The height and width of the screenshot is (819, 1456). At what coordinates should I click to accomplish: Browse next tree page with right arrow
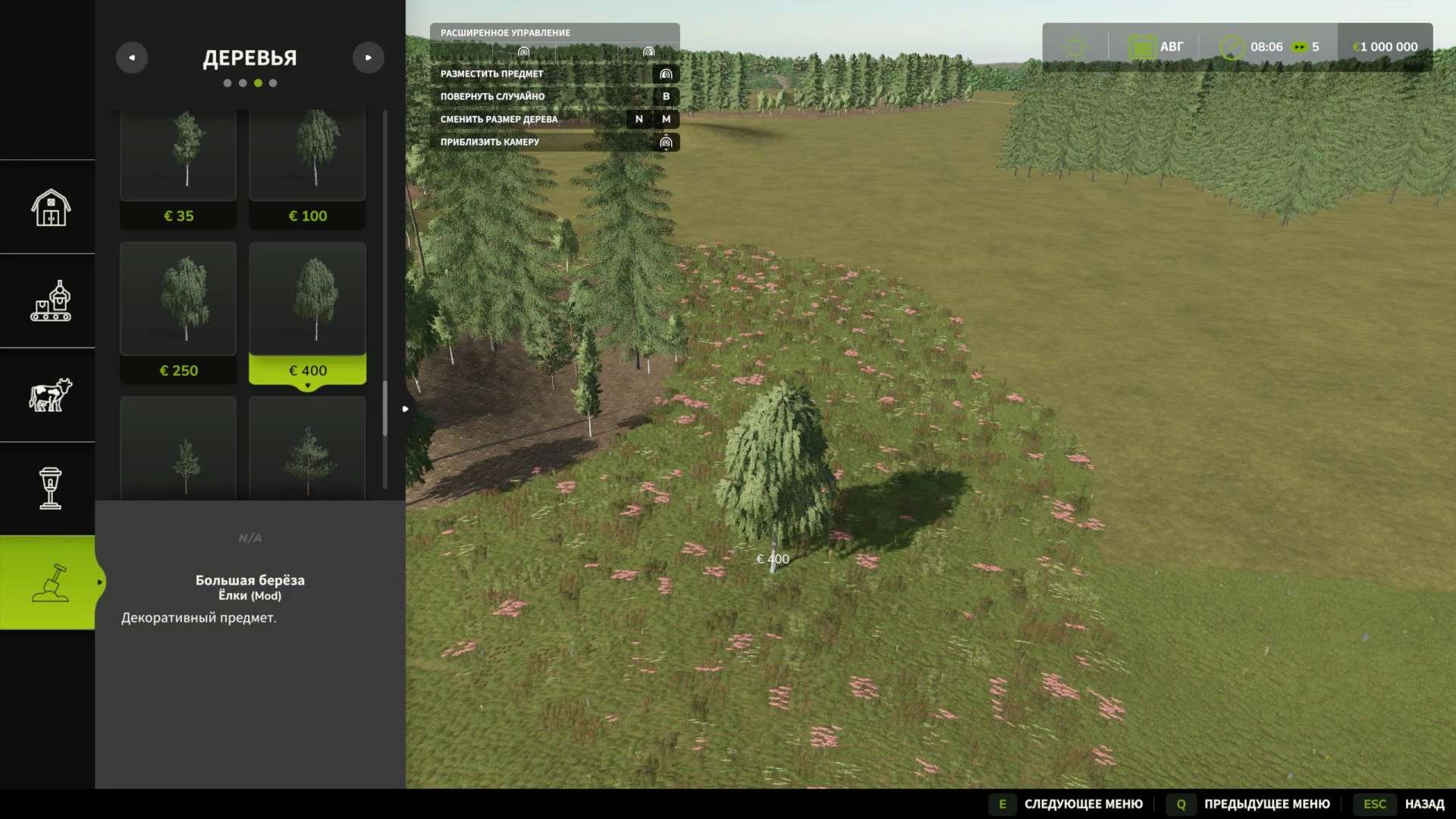tap(369, 57)
